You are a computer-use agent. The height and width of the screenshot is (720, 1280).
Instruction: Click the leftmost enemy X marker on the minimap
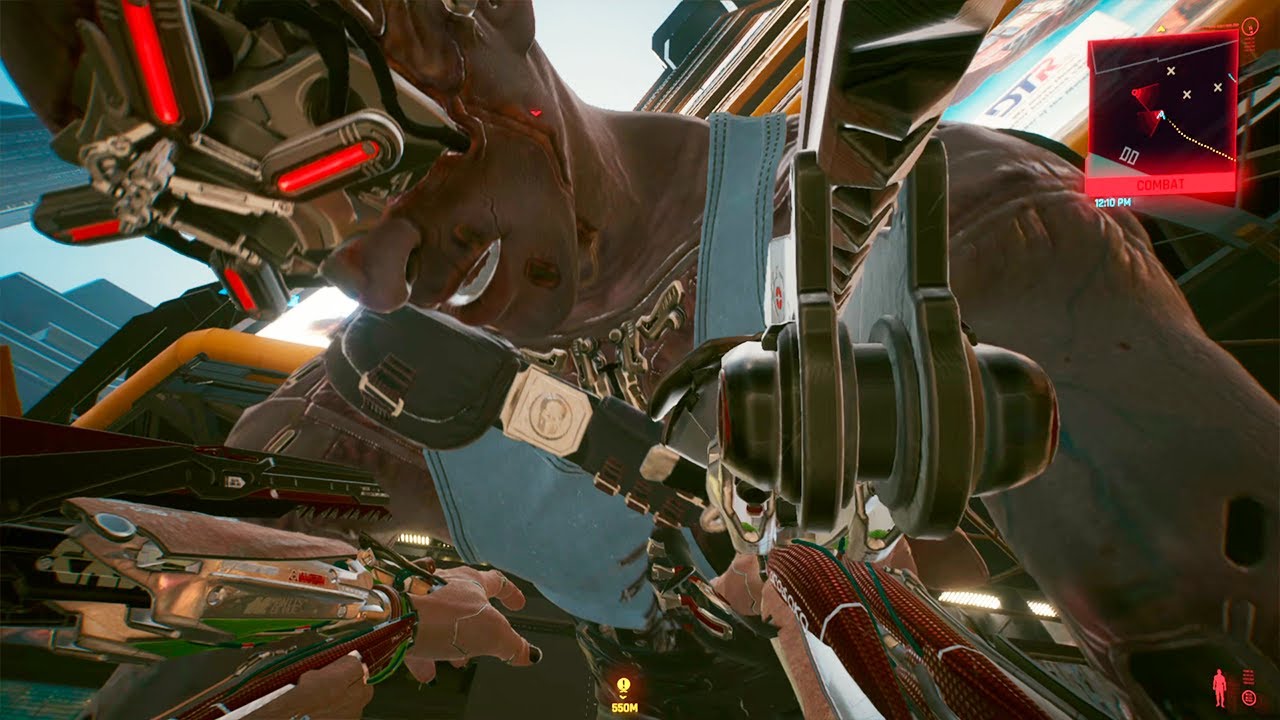pos(1170,71)
